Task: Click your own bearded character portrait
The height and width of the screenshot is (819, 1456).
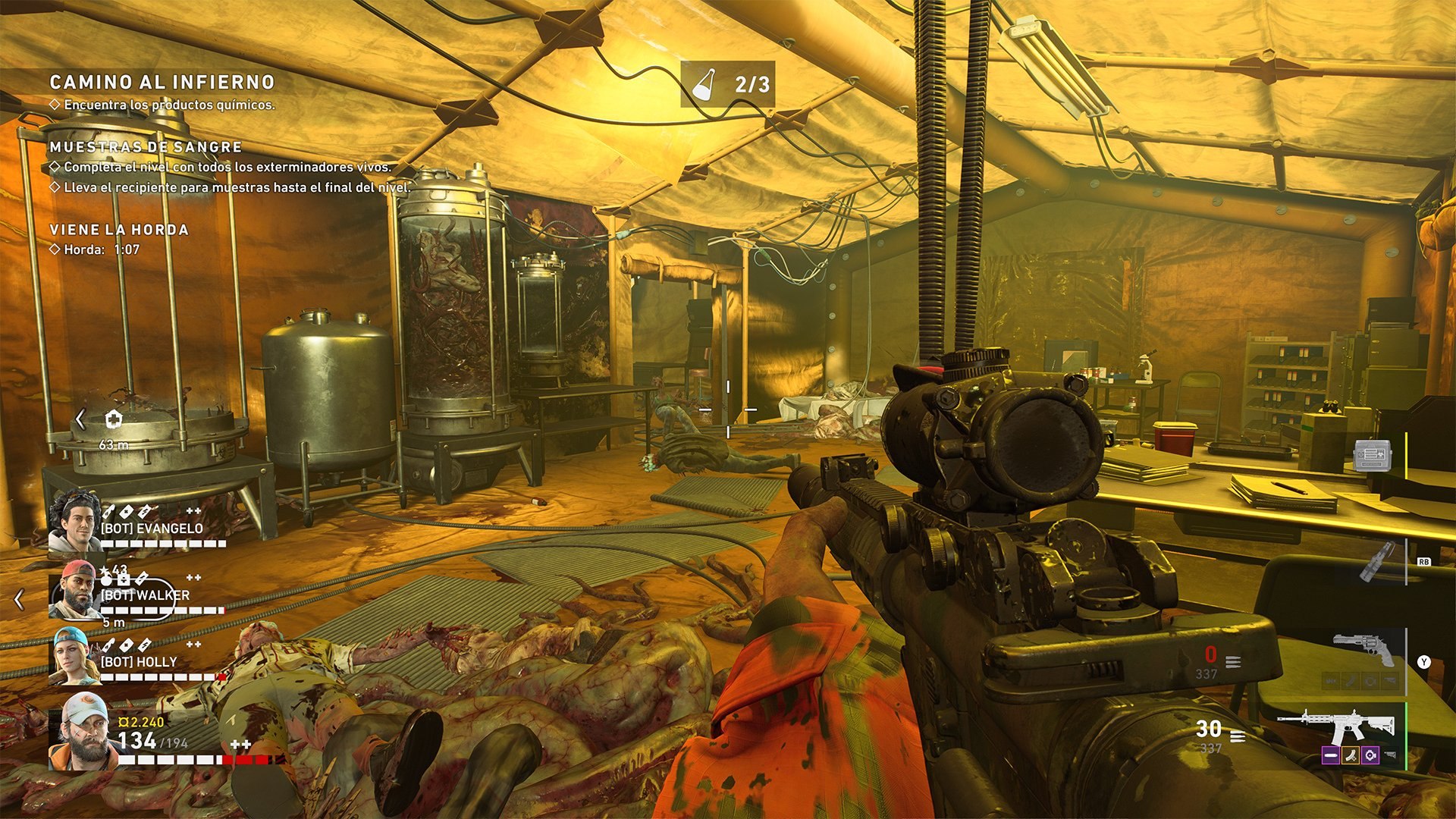Action: (83, 731)
